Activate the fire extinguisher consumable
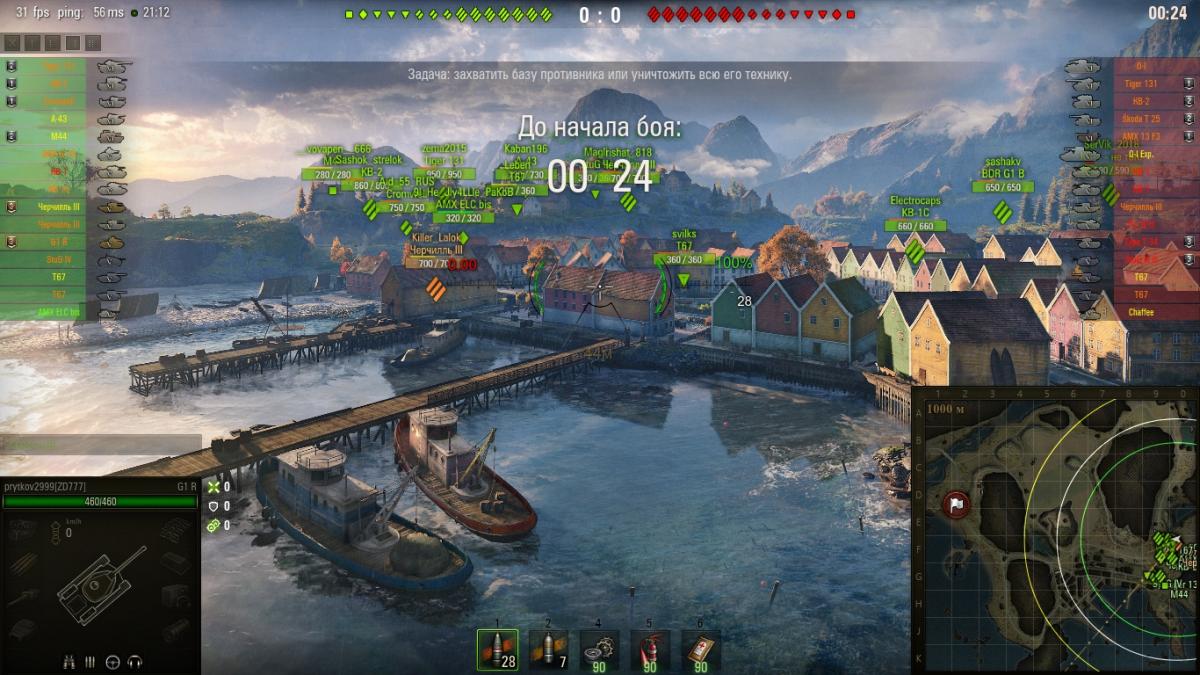This screenshot has height=675, width=1200. [x=650, y=649]
